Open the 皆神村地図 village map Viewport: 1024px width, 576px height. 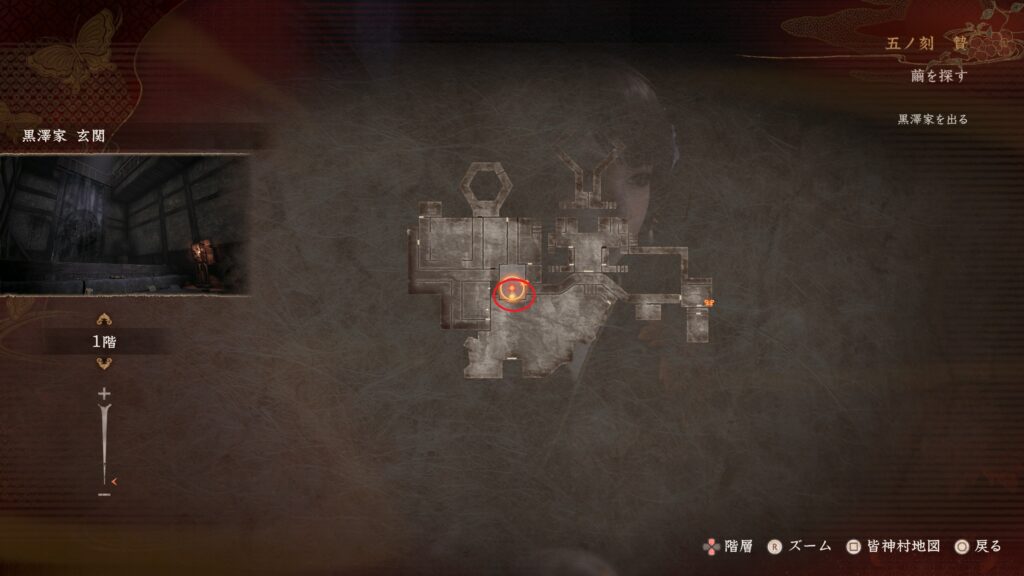coord(892,546)
